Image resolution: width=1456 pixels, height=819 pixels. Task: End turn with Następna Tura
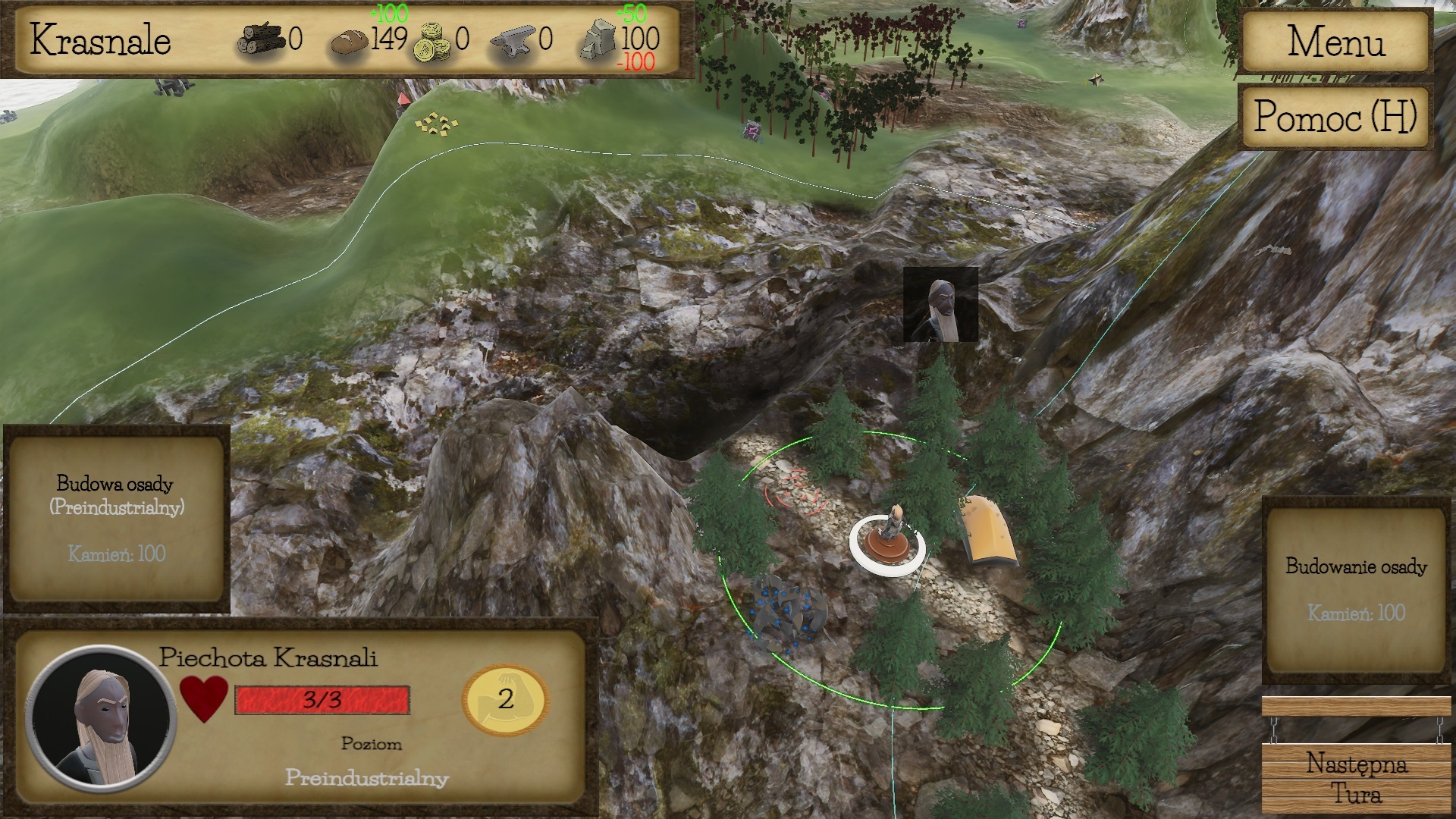point(1356,777)
